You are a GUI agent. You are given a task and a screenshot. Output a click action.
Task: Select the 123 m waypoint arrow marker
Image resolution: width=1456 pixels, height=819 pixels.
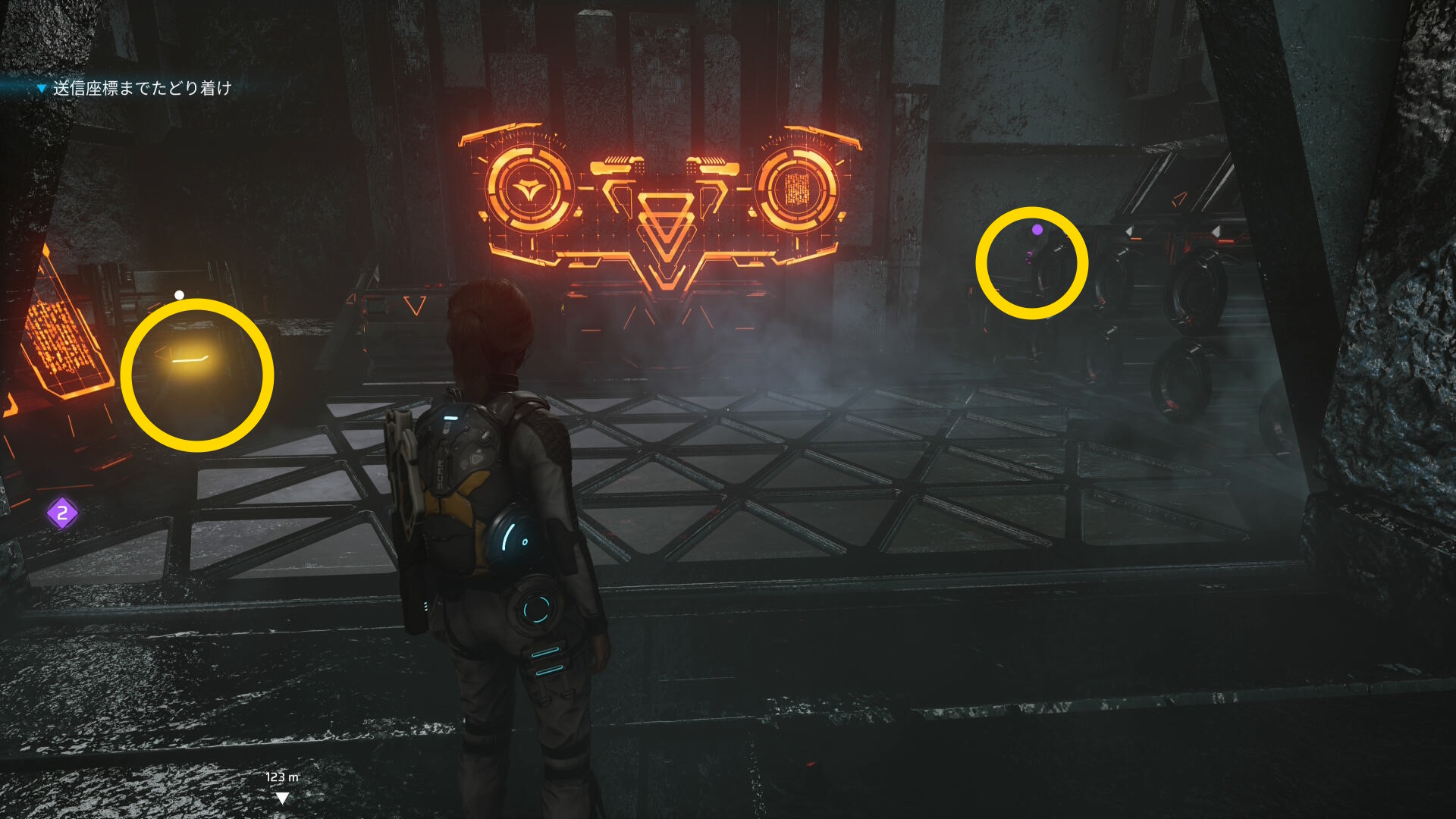pos(282,797)
